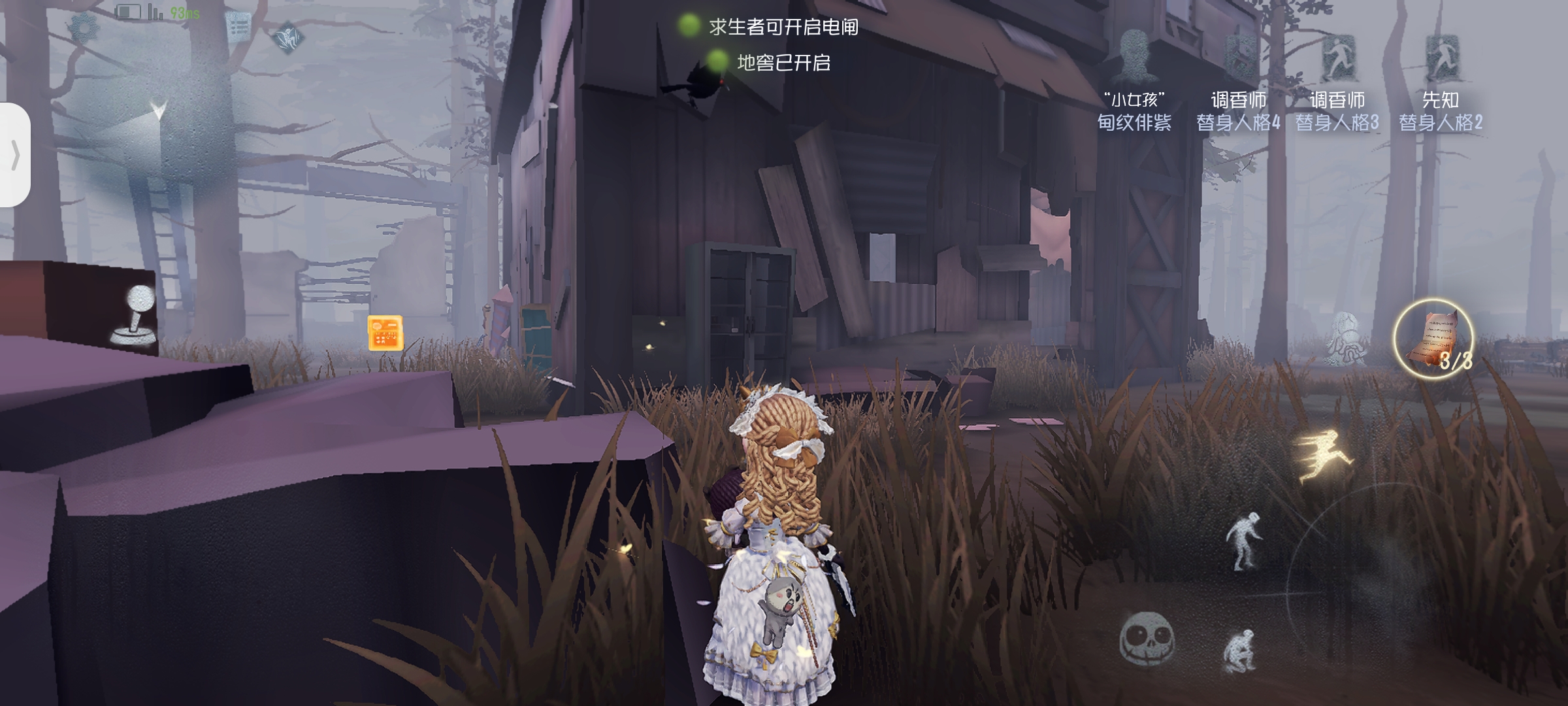Image resolution: width=1568 pixels, height=706 pixels.
Task: Use the memory scroll item ability
Action: point(1433,339)
